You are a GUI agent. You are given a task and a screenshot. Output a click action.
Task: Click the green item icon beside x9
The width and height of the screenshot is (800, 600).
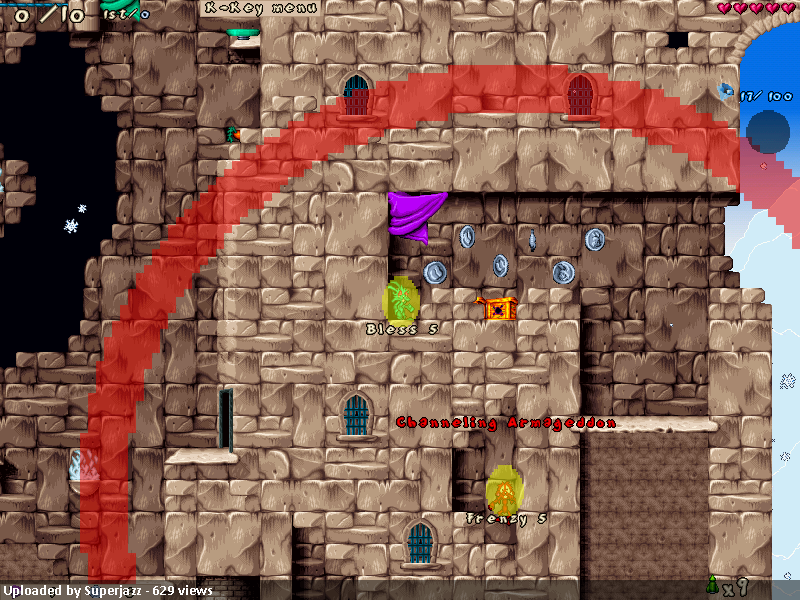pyautogui.click(x=713, y=585)
